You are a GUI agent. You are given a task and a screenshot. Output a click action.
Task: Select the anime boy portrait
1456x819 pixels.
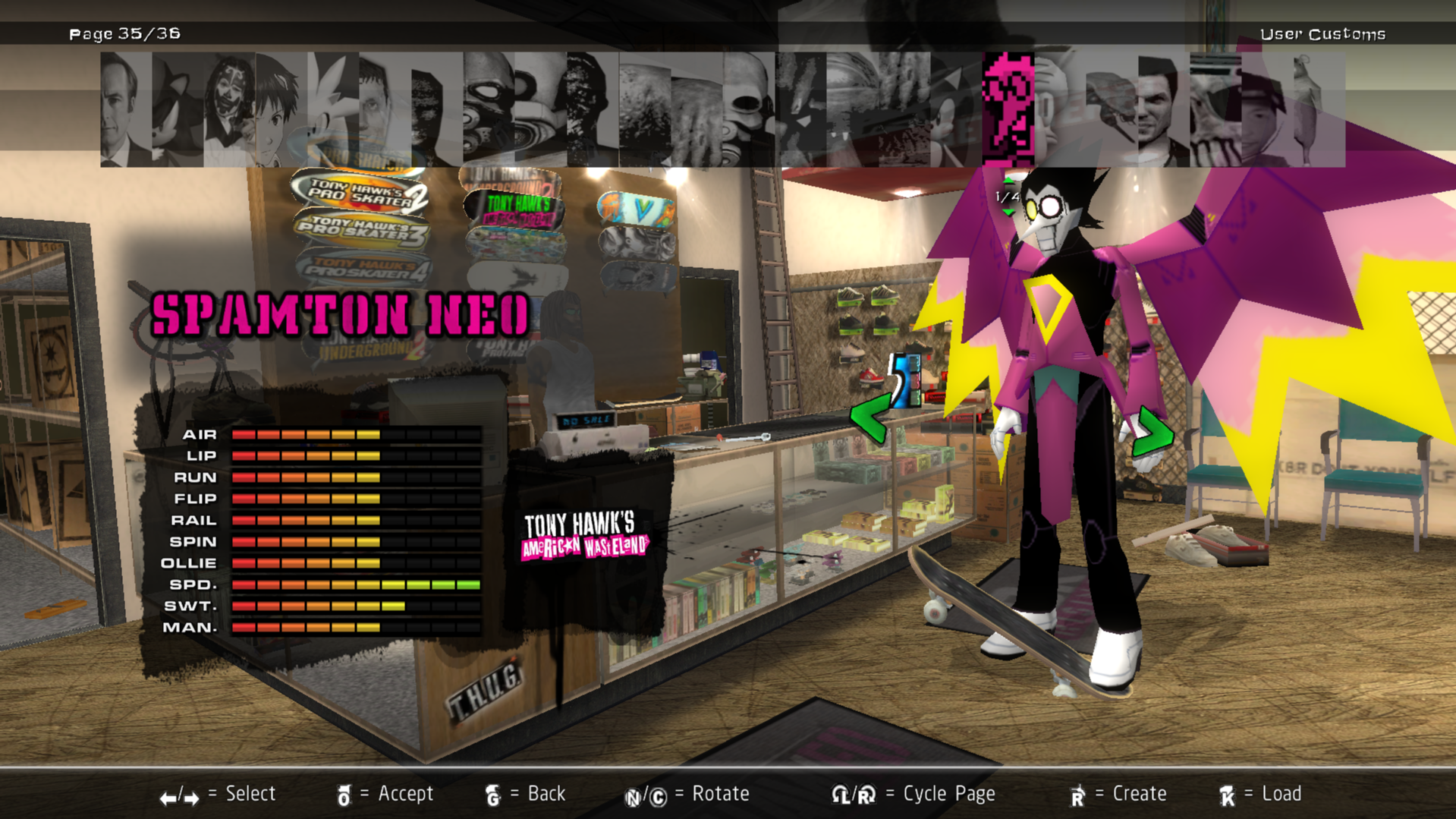(x=281, y=109)
